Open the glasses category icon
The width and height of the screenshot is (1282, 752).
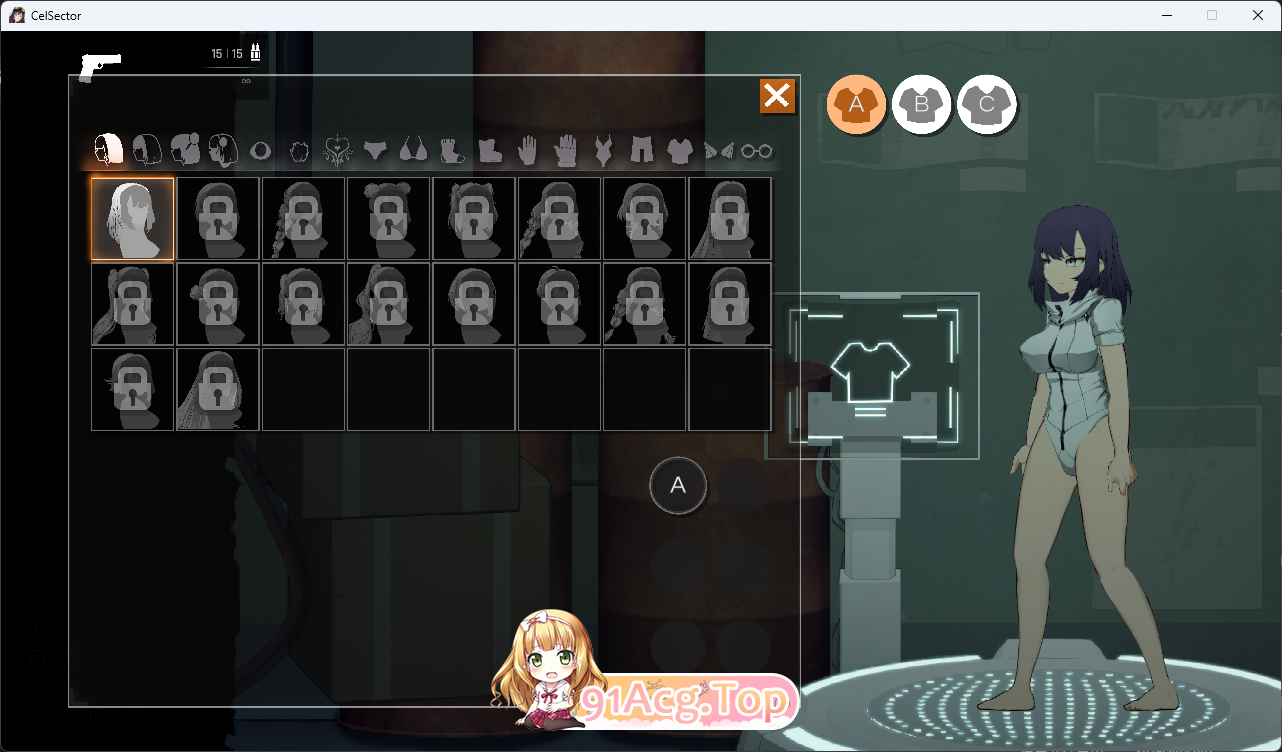point(755,150)
